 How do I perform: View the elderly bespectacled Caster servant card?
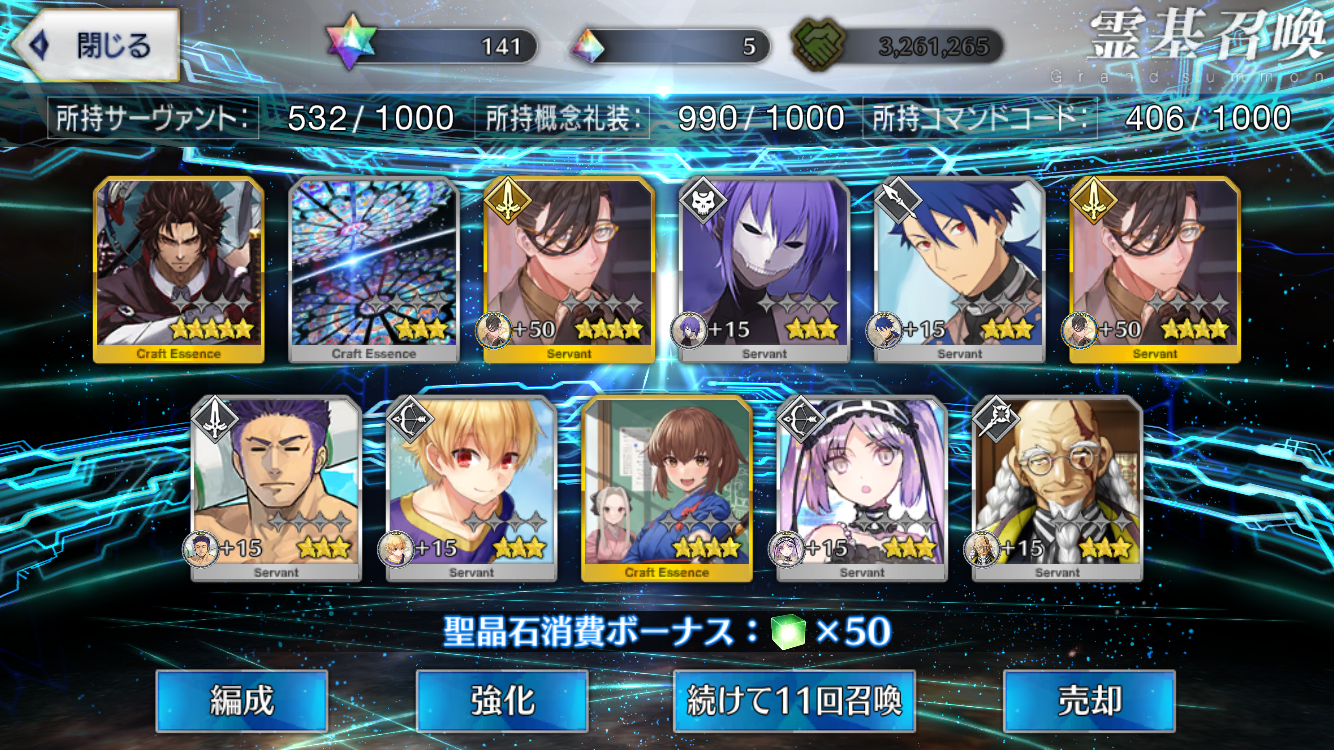[x=1057, y=488]
